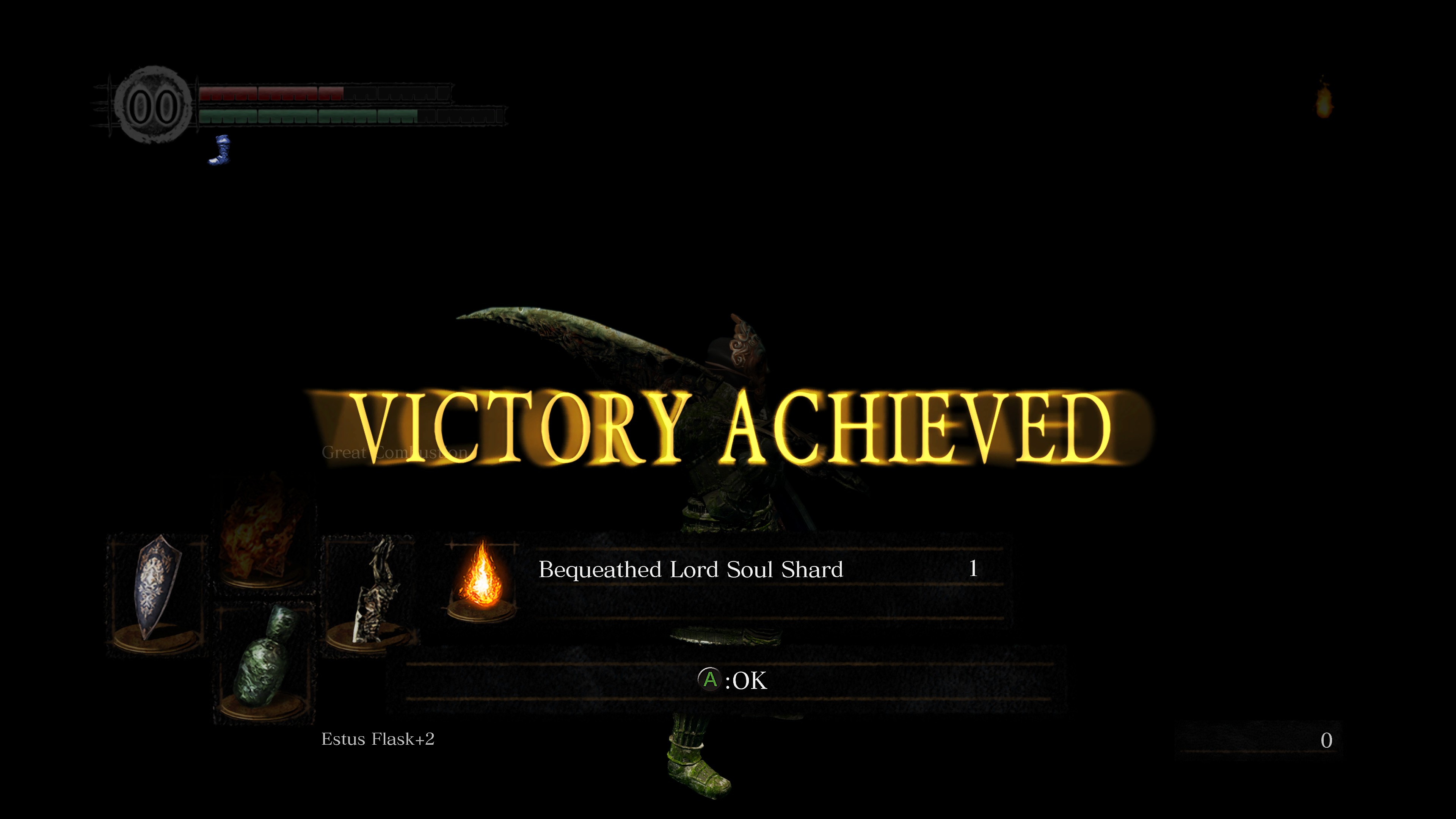
Task: Confirm the item pickup with OK
Action: pos(733,681)
